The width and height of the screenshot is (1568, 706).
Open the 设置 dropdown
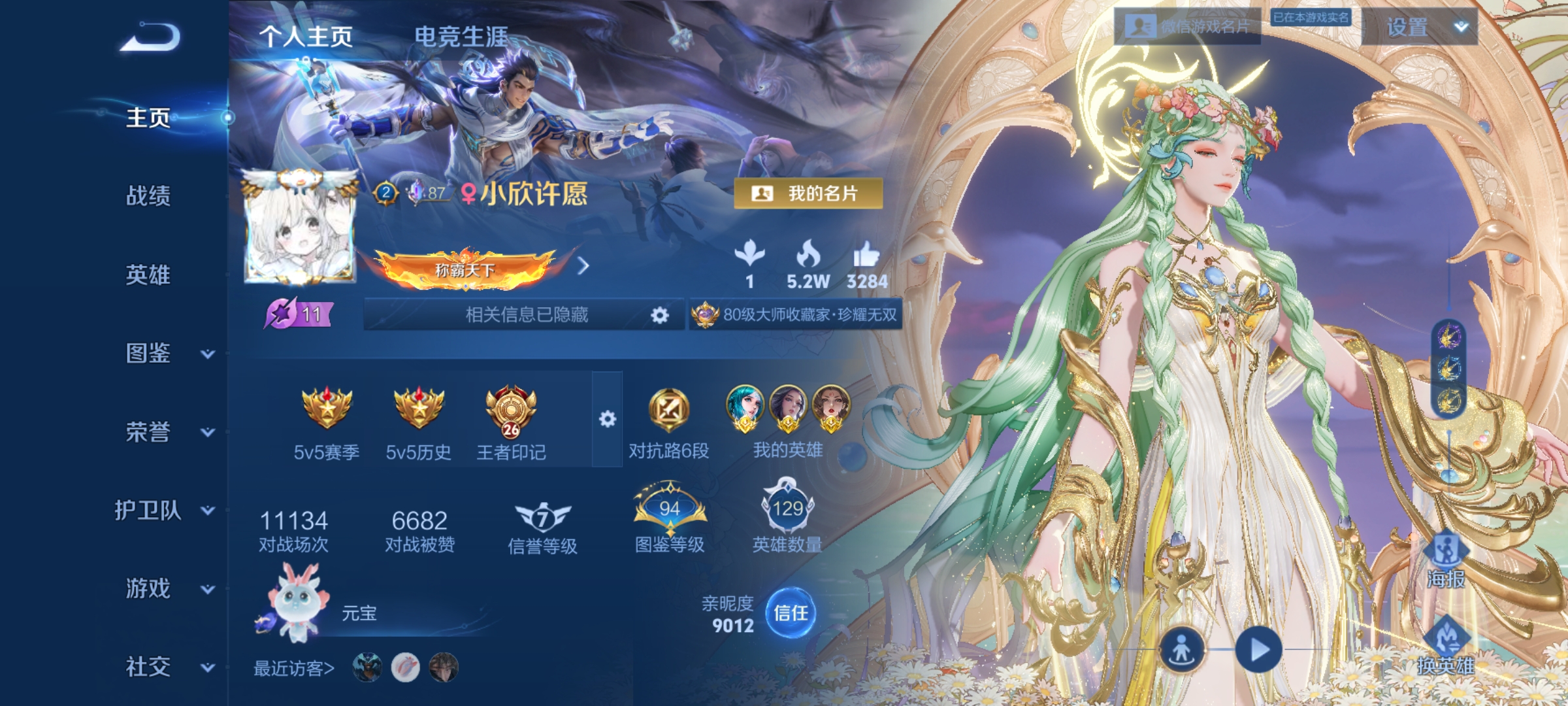[1419, 27]
